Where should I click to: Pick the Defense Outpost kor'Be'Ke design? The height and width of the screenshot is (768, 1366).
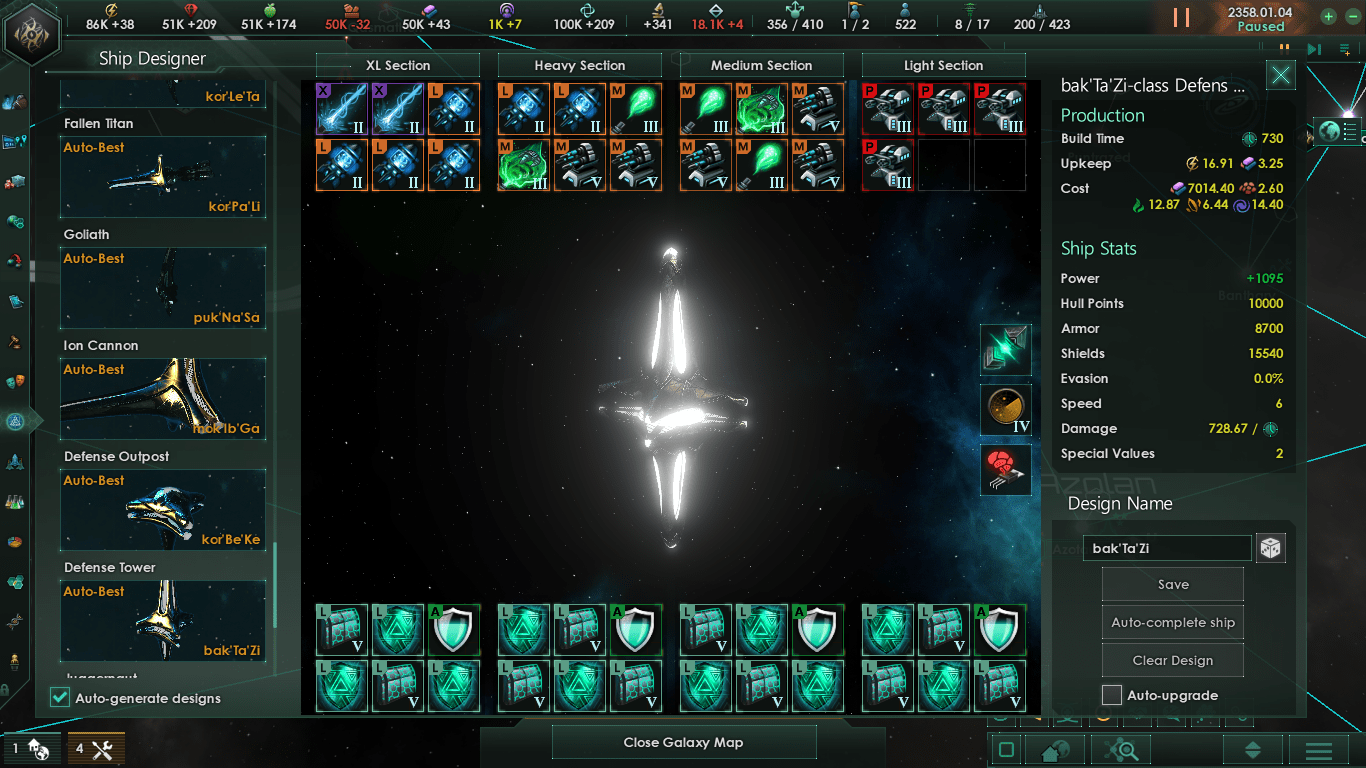(x=163, y=510)
